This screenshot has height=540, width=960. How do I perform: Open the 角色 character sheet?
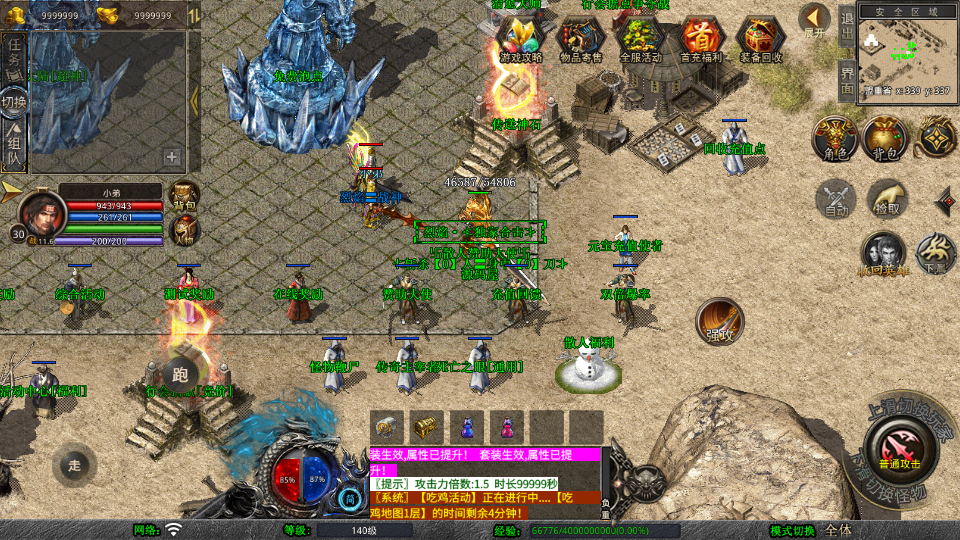[x=835, y=139]
